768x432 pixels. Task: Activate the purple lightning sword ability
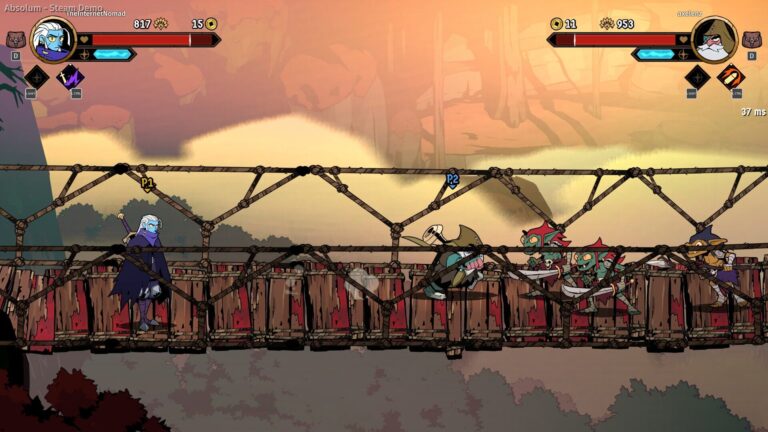point(70,77)
